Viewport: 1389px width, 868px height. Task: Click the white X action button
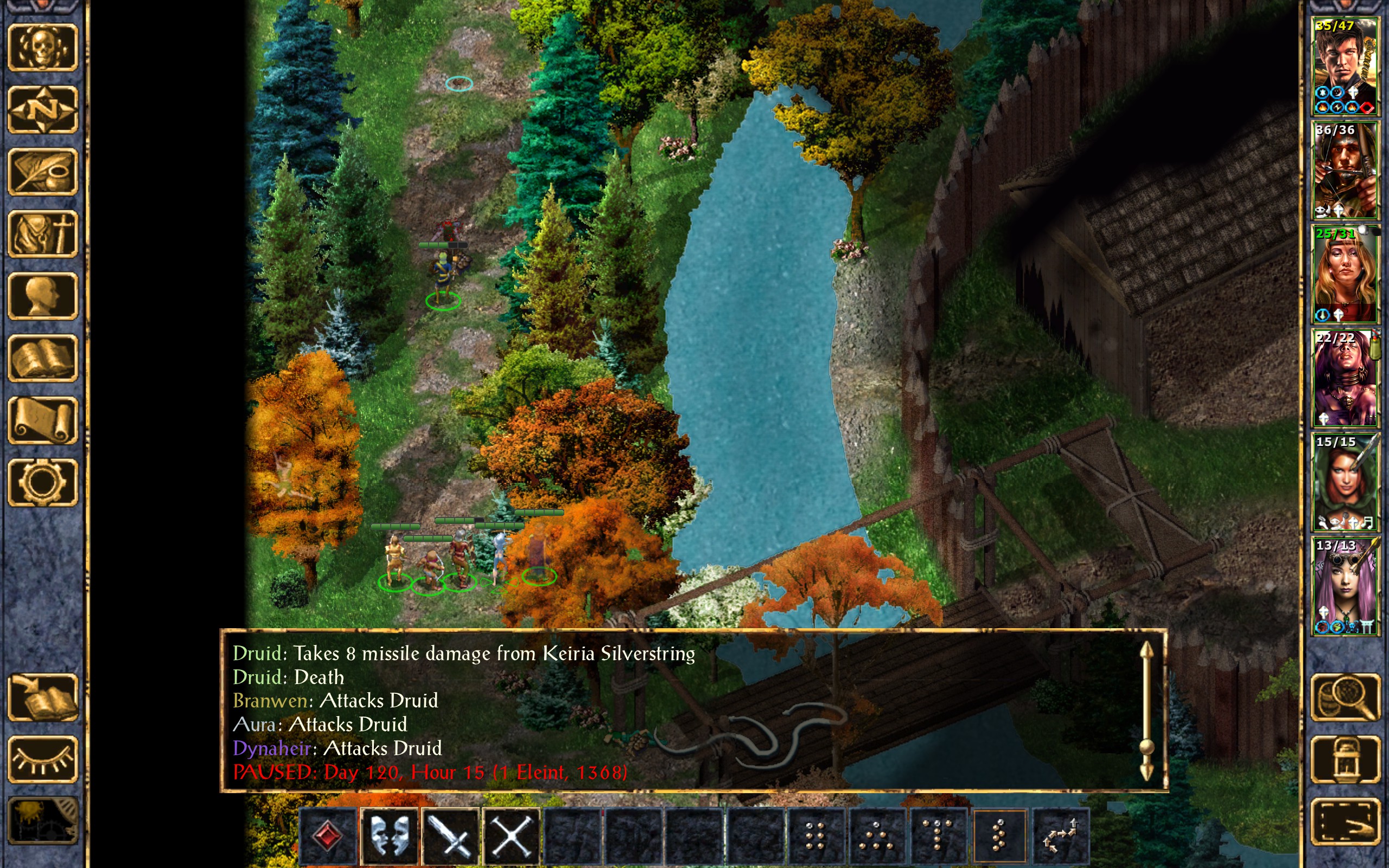512,836
